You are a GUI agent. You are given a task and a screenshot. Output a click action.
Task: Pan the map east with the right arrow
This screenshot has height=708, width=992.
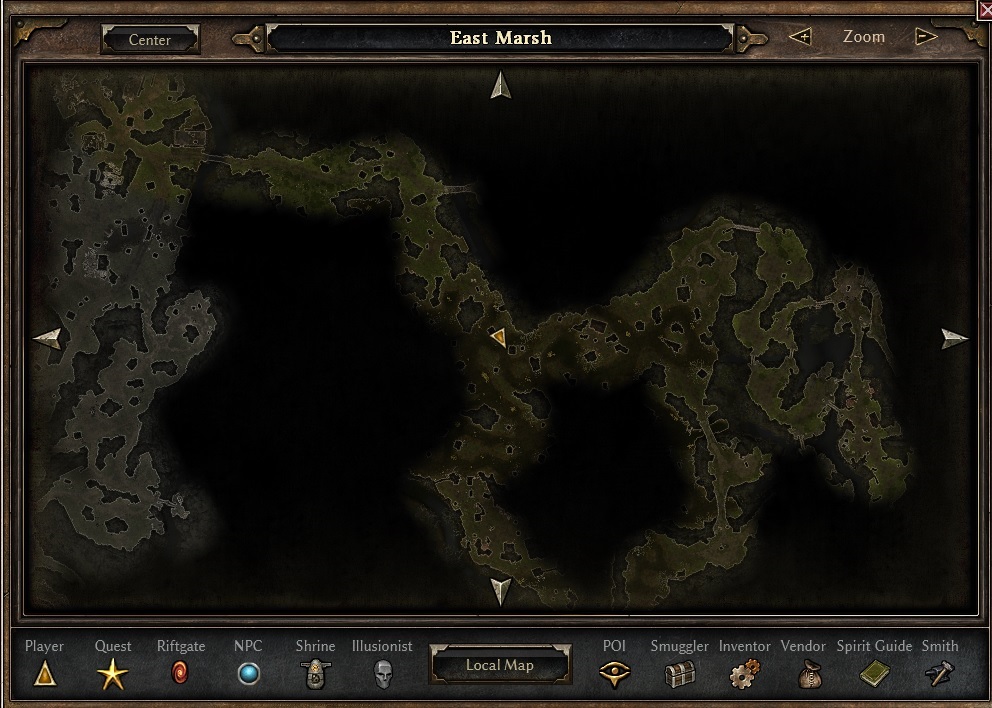(954, 338)
